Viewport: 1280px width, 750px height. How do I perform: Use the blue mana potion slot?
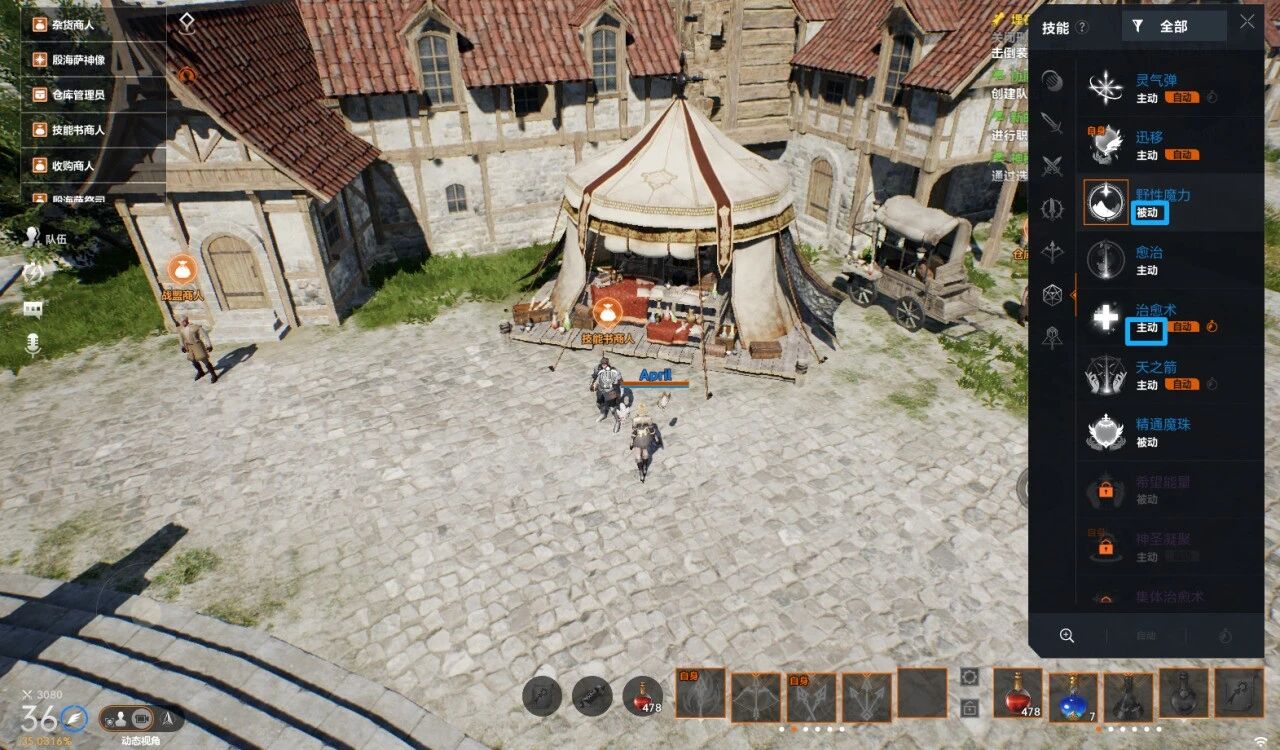click(1073, 694)
